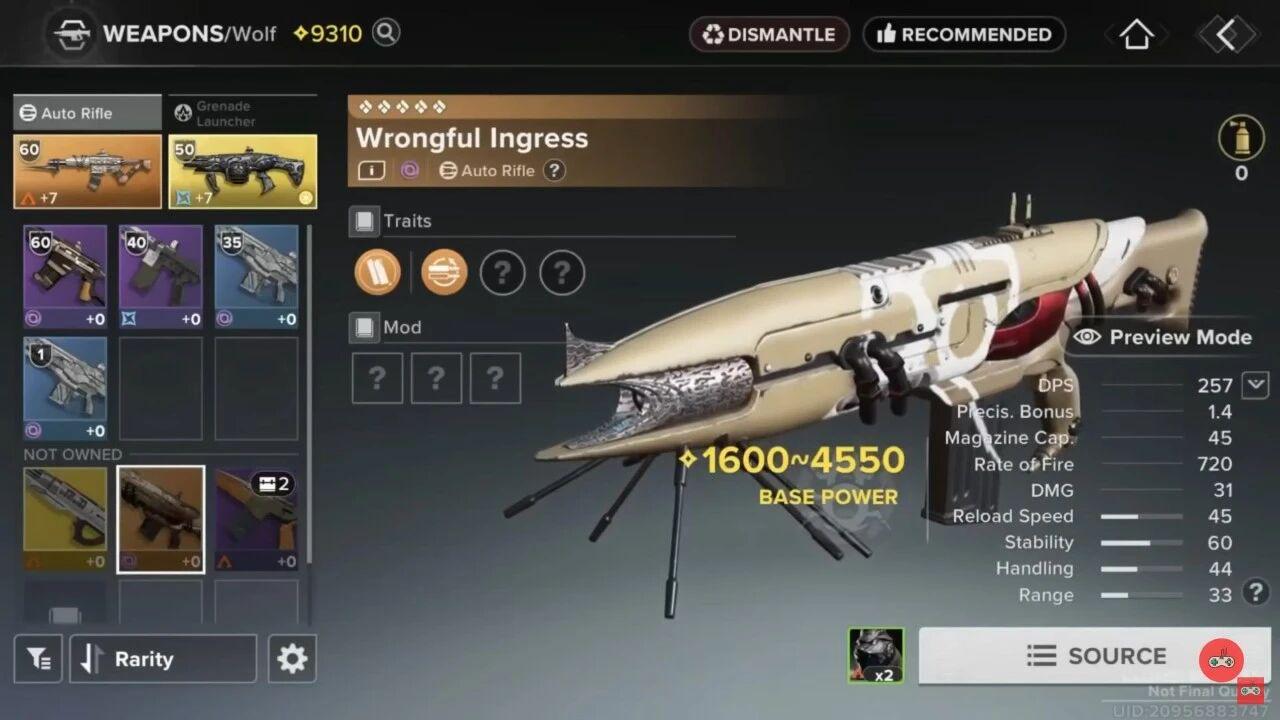
Task: Expand the DPS stats dropdown arrow
Action: [x=1255, y=384]
